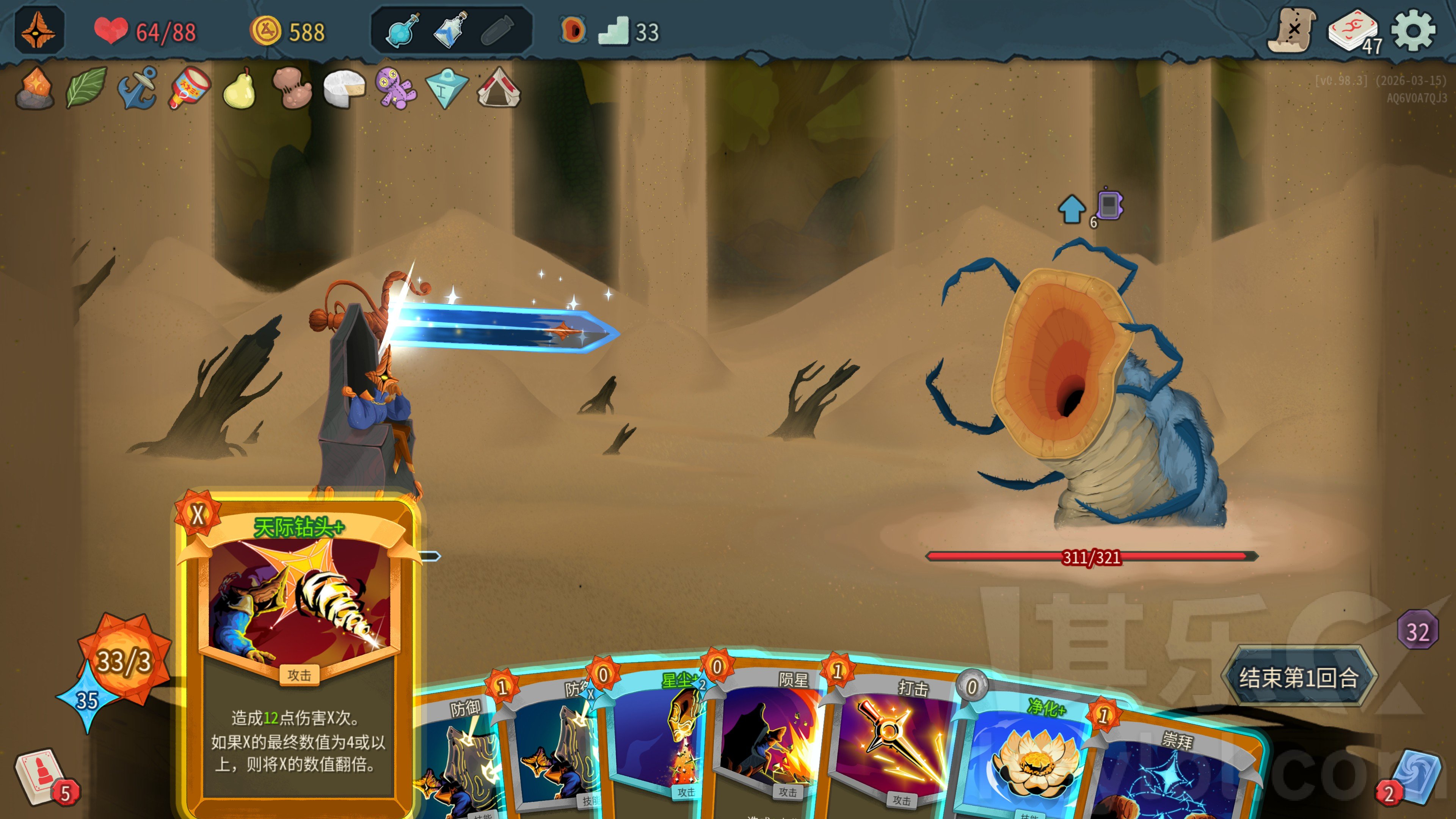End turn with the 结束第1回合 button
Screen dimensions: 1456x819
click(x=1298, y=677)
